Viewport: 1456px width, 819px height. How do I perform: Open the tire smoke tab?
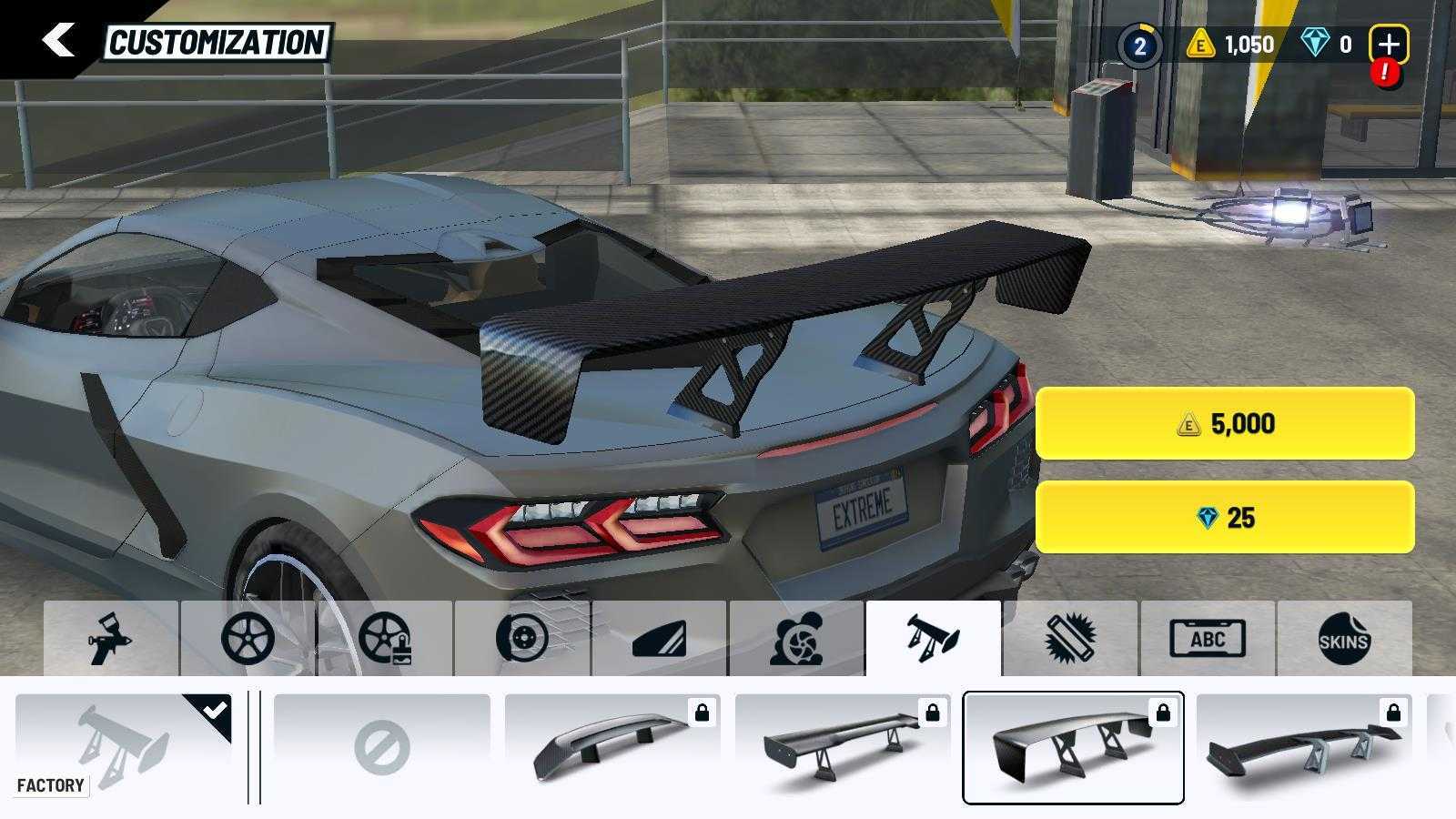pos(796,639)
